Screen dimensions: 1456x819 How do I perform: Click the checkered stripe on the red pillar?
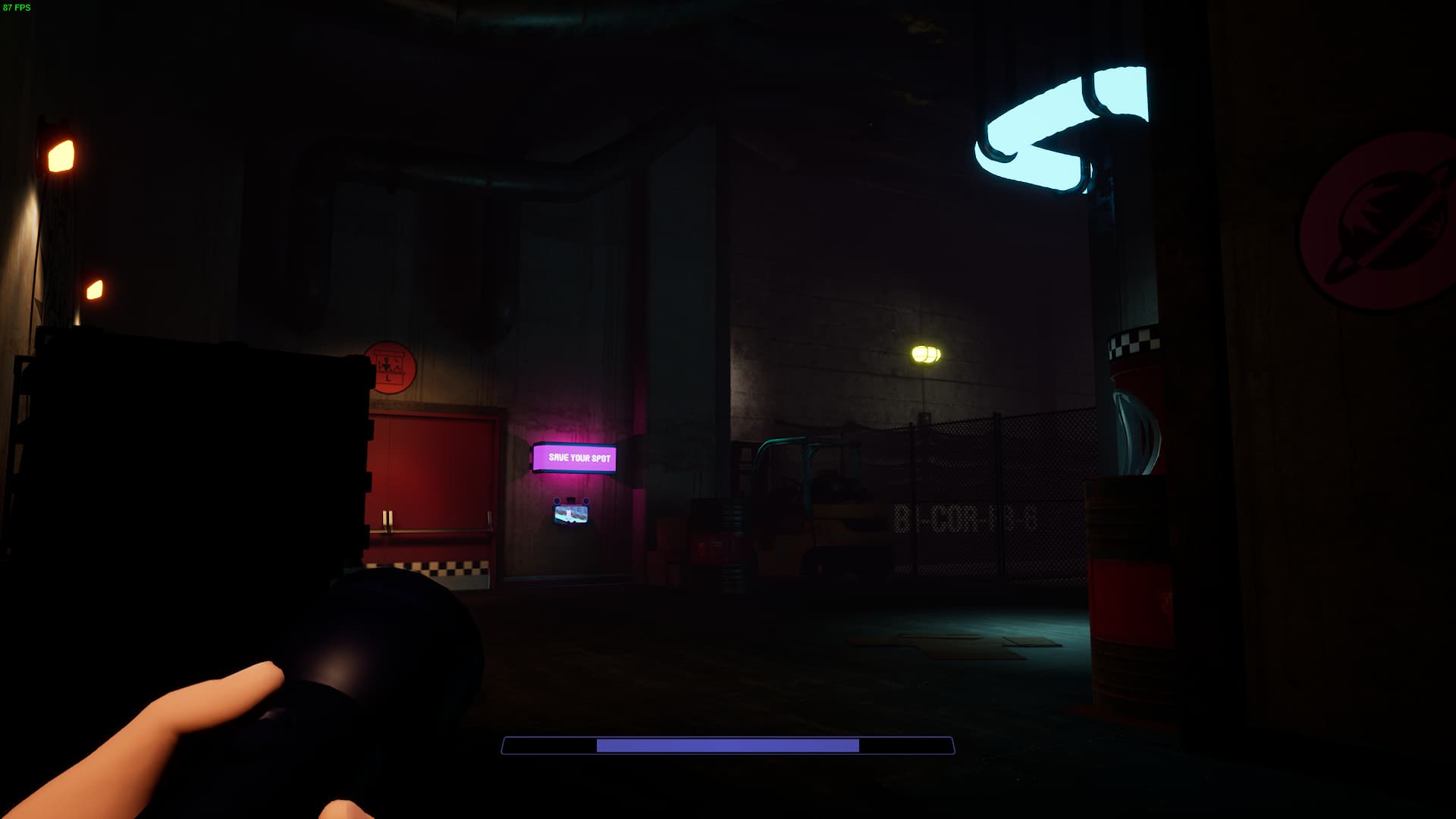point(1134,343)
